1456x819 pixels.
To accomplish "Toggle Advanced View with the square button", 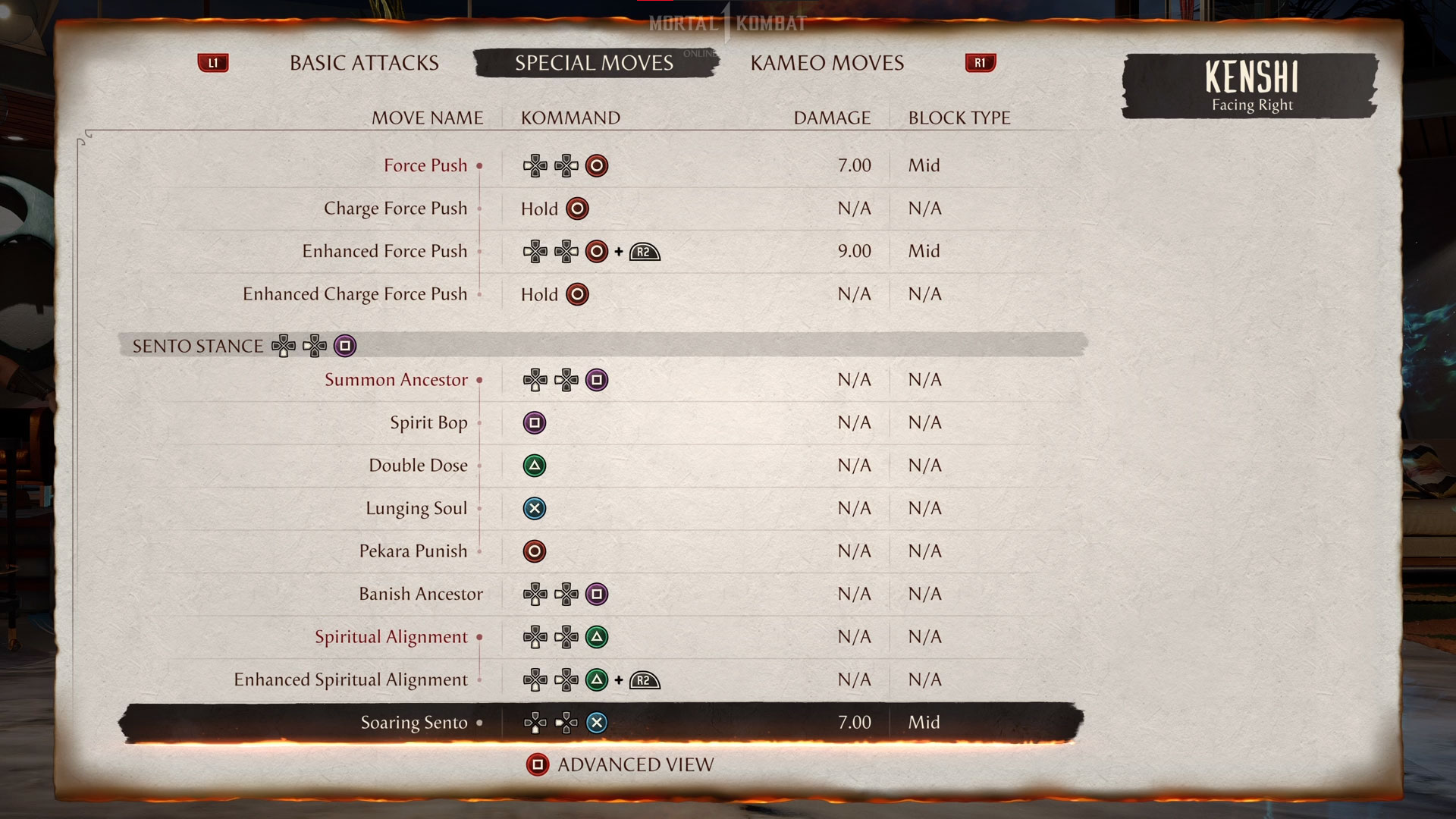I will click(x=538, y=764).
